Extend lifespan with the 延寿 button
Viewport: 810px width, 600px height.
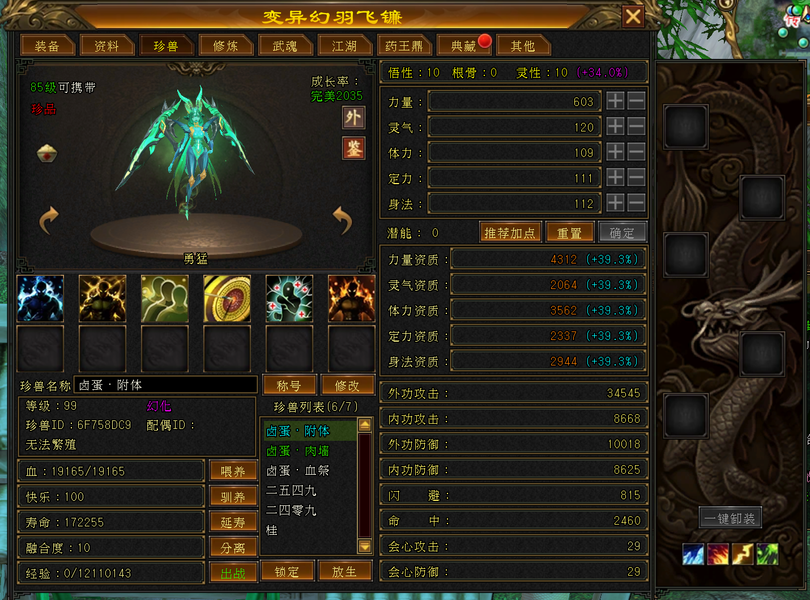(x=232, y=522)
